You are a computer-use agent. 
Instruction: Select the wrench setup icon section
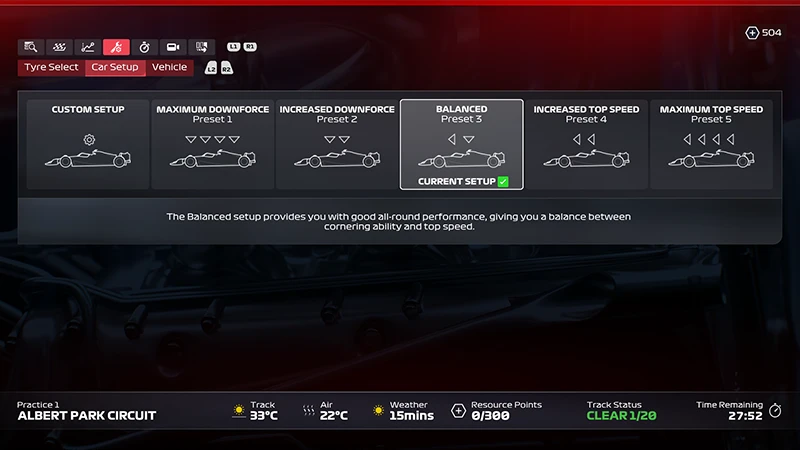[x=116, y=47]
